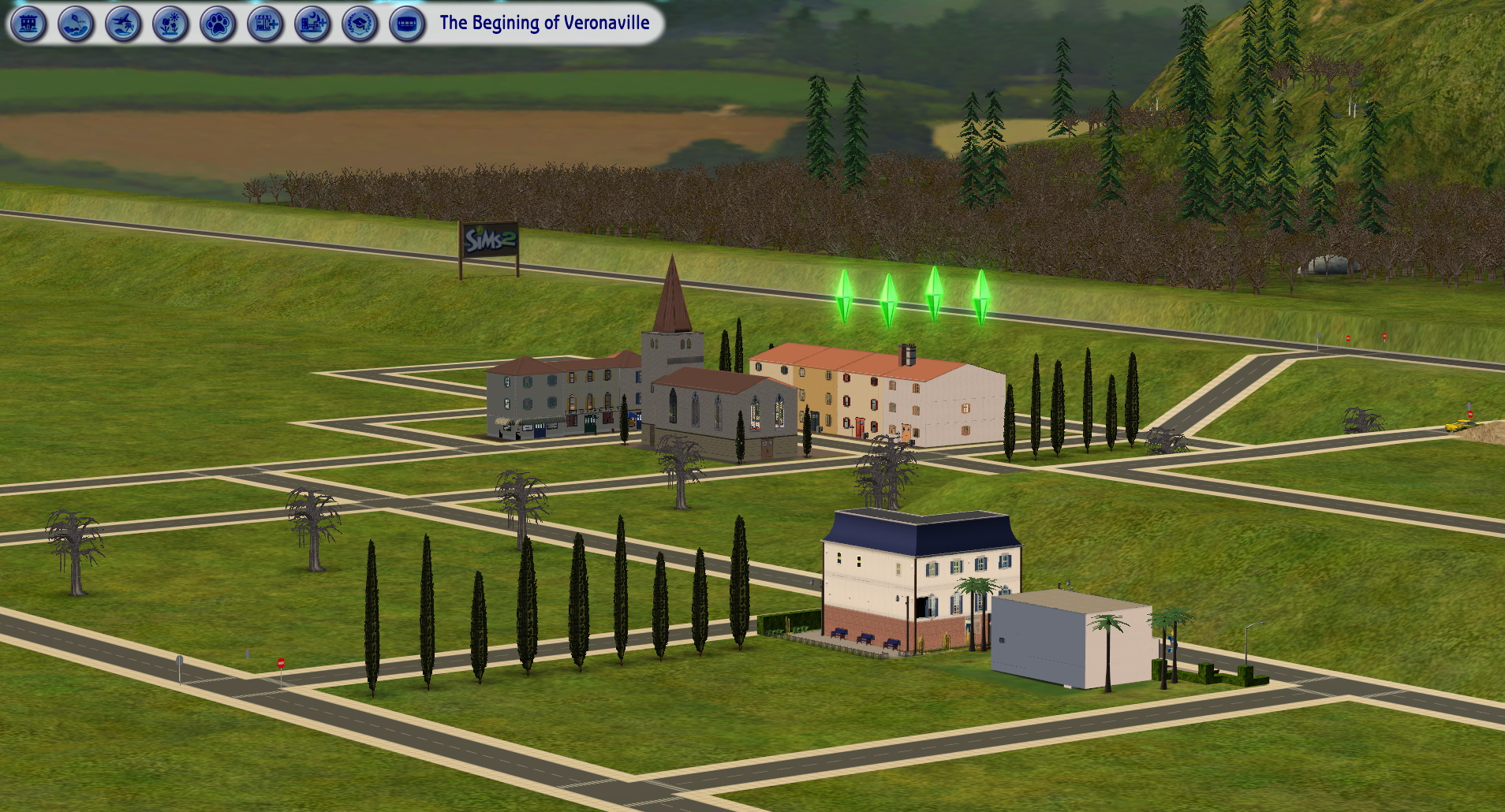The width and height of the screenshot is (1505, 812).
Task: Choose the shop with plus sign icon
Action: [x=265, y=24]
